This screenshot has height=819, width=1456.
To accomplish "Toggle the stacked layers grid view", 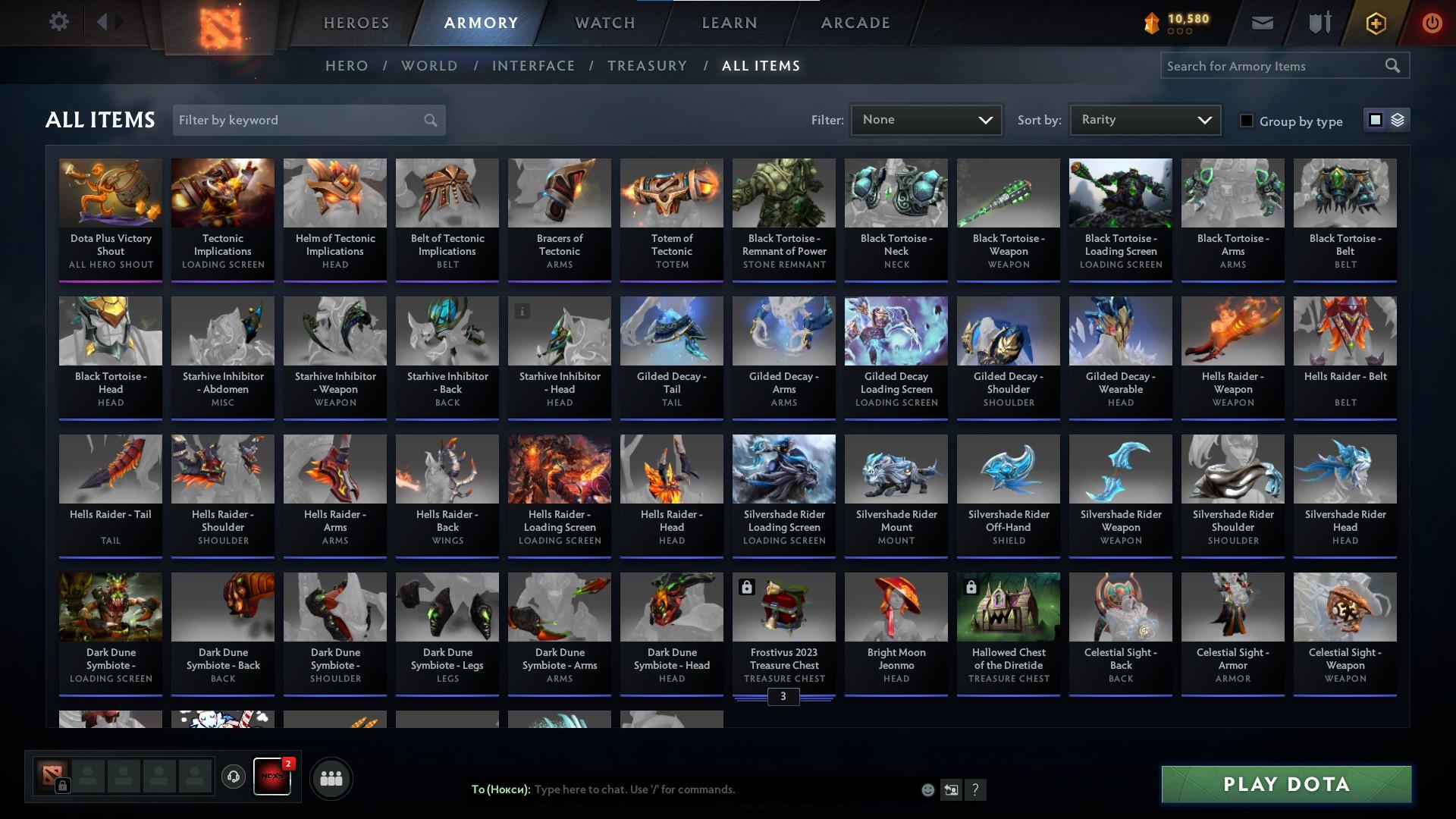I will coord(1399,120).
